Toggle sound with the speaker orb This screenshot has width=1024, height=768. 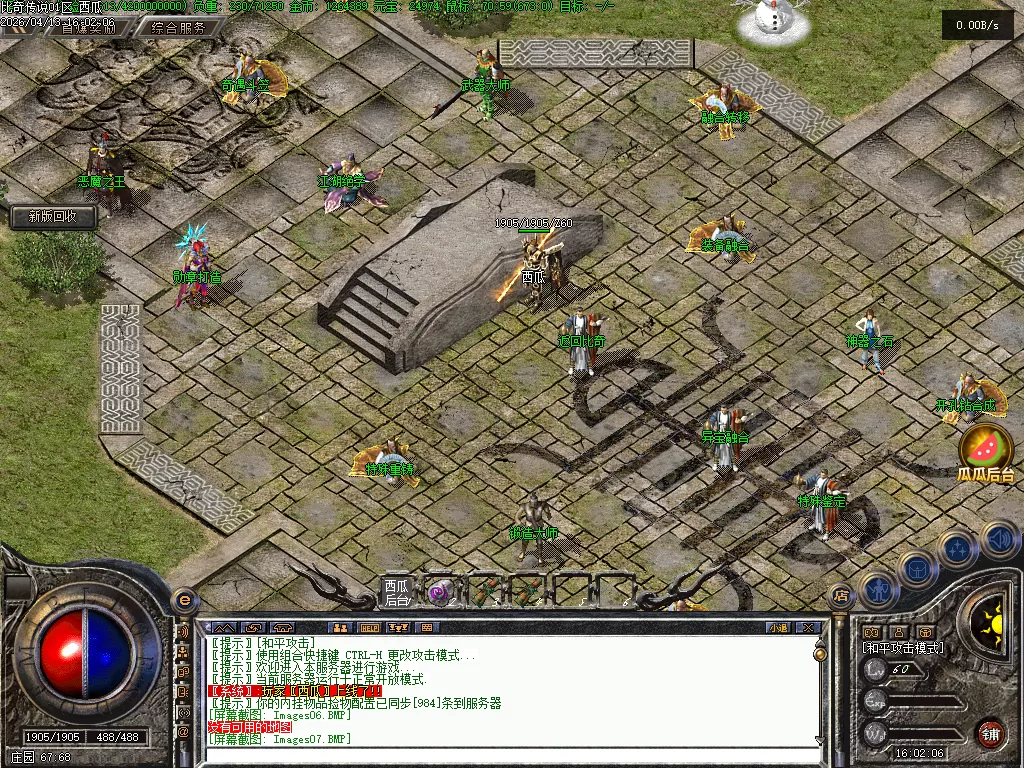coord(999,540)
